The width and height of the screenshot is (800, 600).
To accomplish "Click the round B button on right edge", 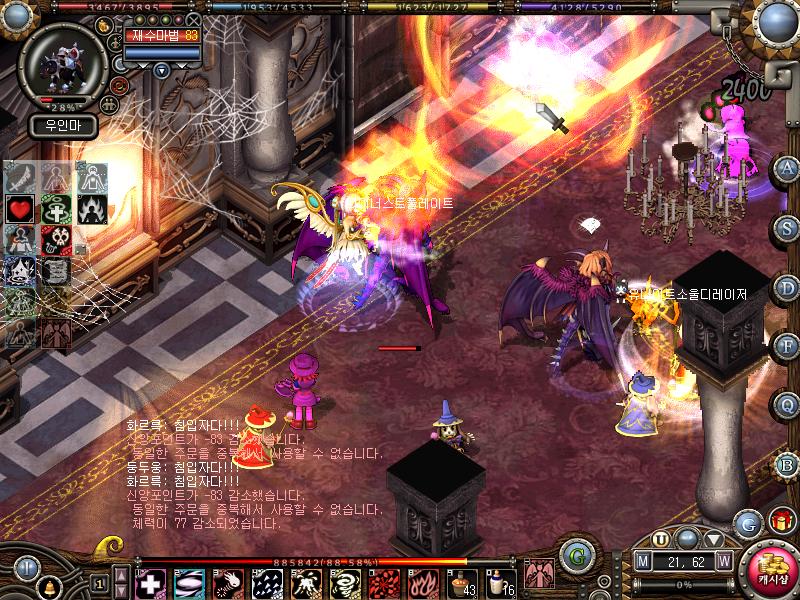I will tap(788, 463).
